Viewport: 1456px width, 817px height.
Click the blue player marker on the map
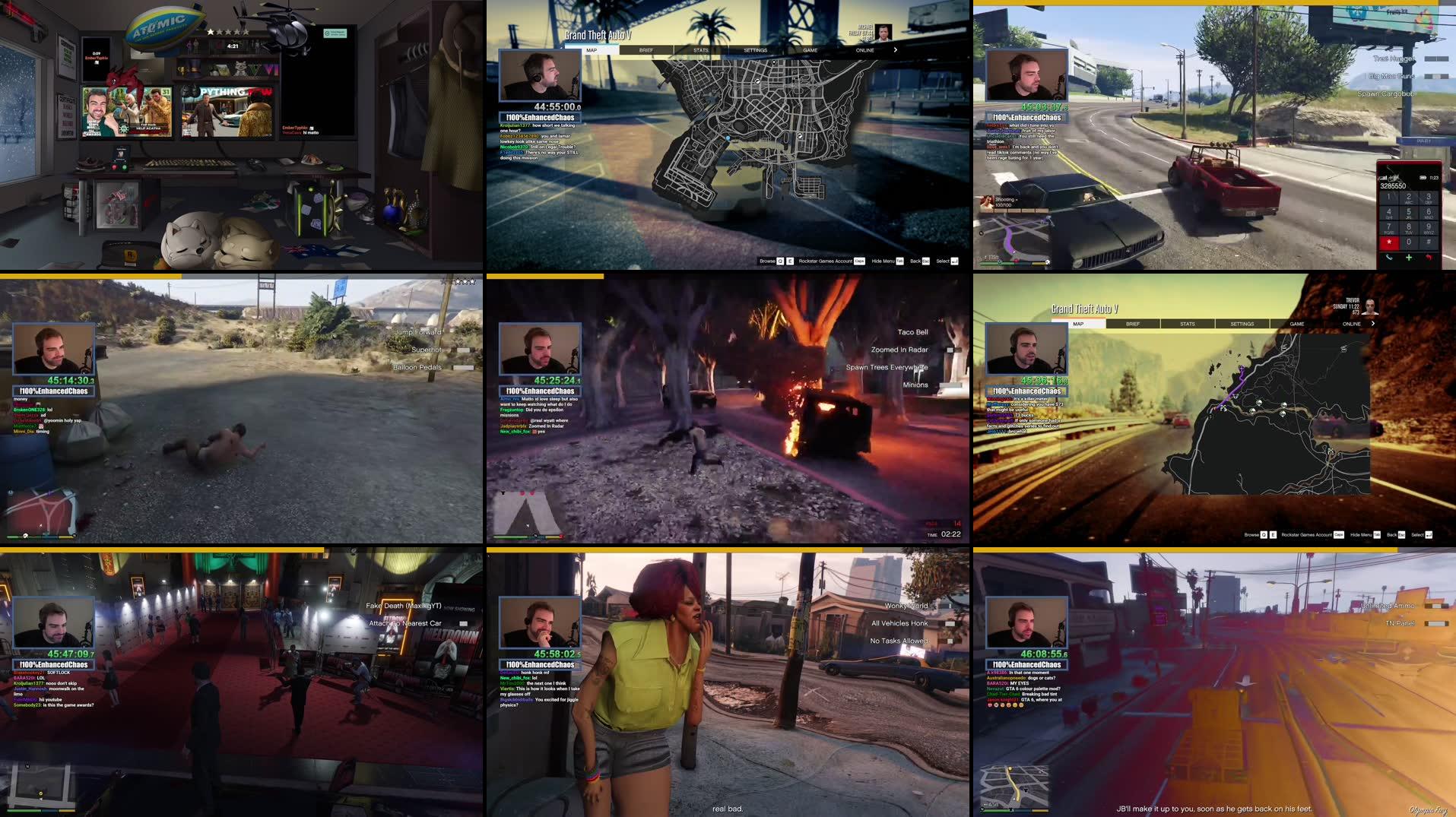pyautogui.click(x=728, y=138)
